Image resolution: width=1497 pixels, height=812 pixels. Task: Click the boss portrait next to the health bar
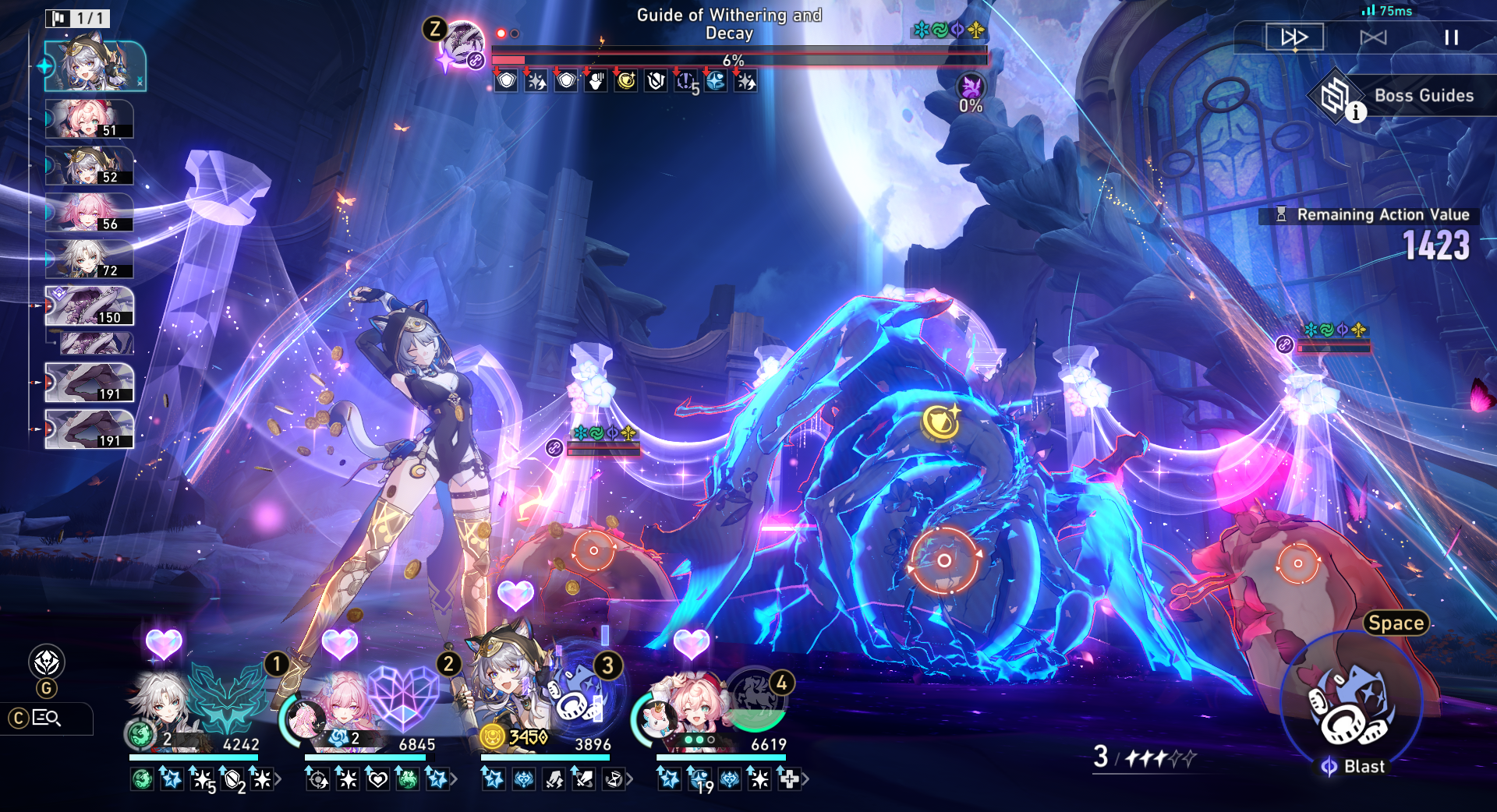coord(463,44)
